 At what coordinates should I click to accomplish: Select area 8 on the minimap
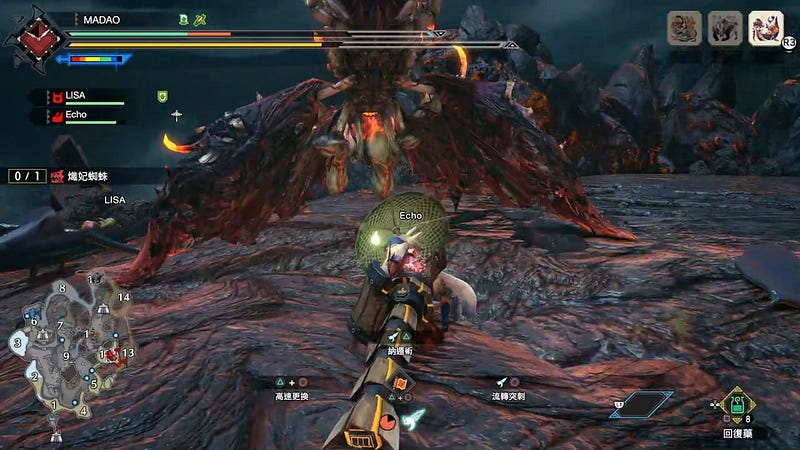pos(62,288)
